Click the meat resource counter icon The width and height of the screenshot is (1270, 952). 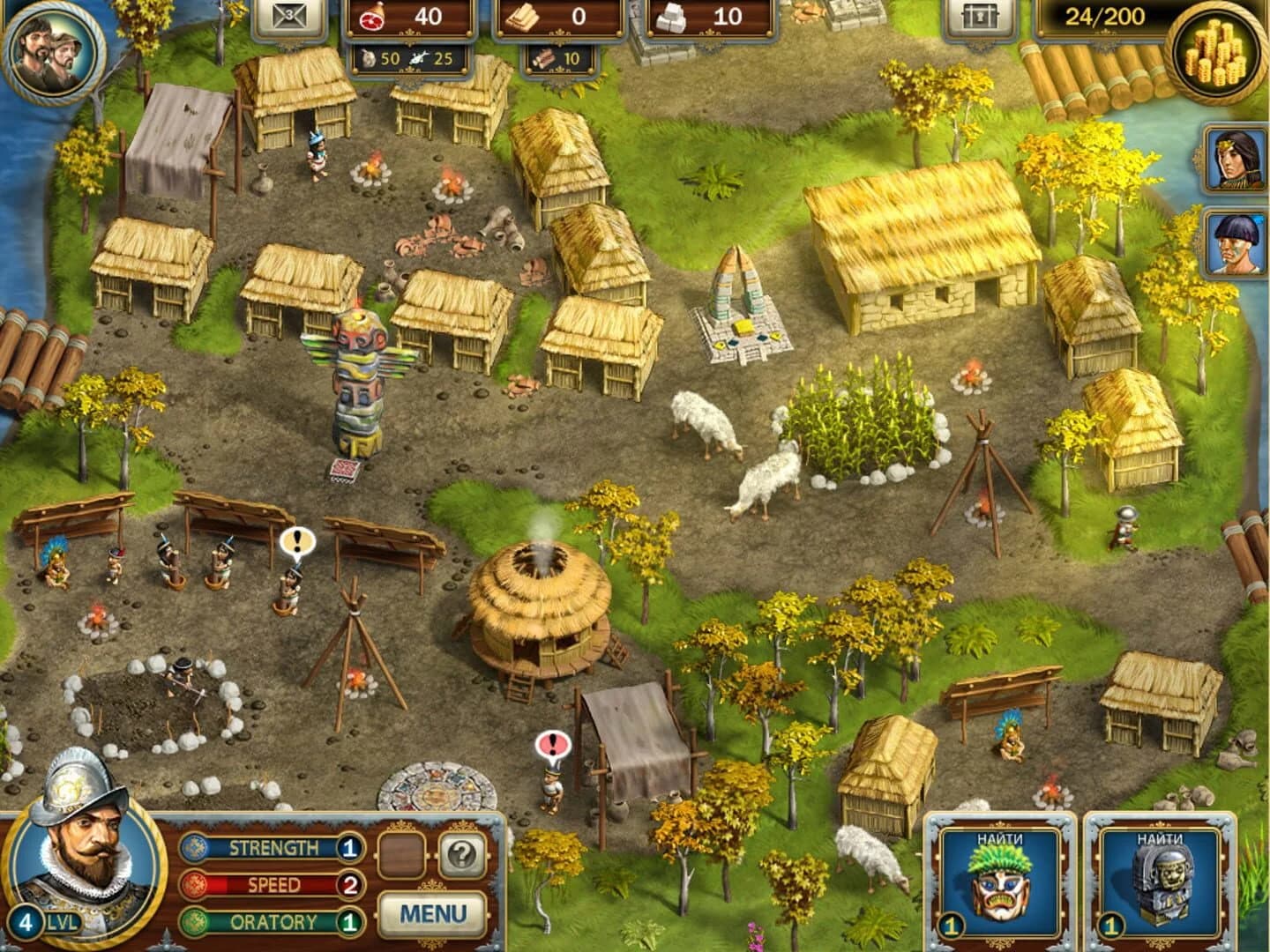pos(373,15)
